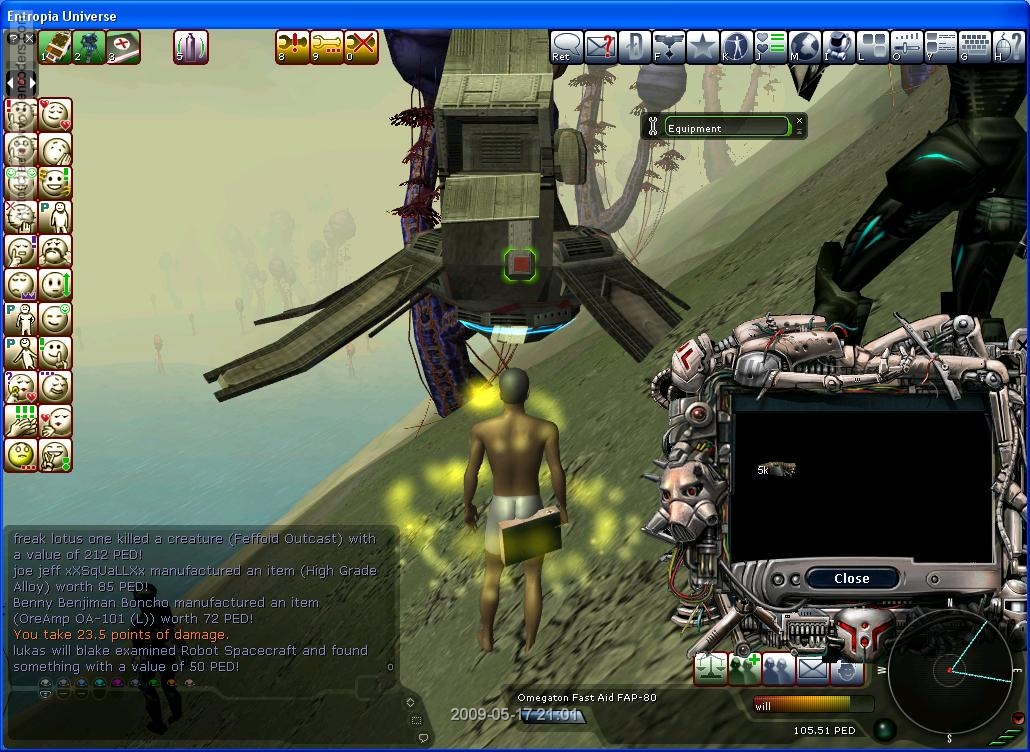Use the purple bottle hotbar slot

(190, 46)
